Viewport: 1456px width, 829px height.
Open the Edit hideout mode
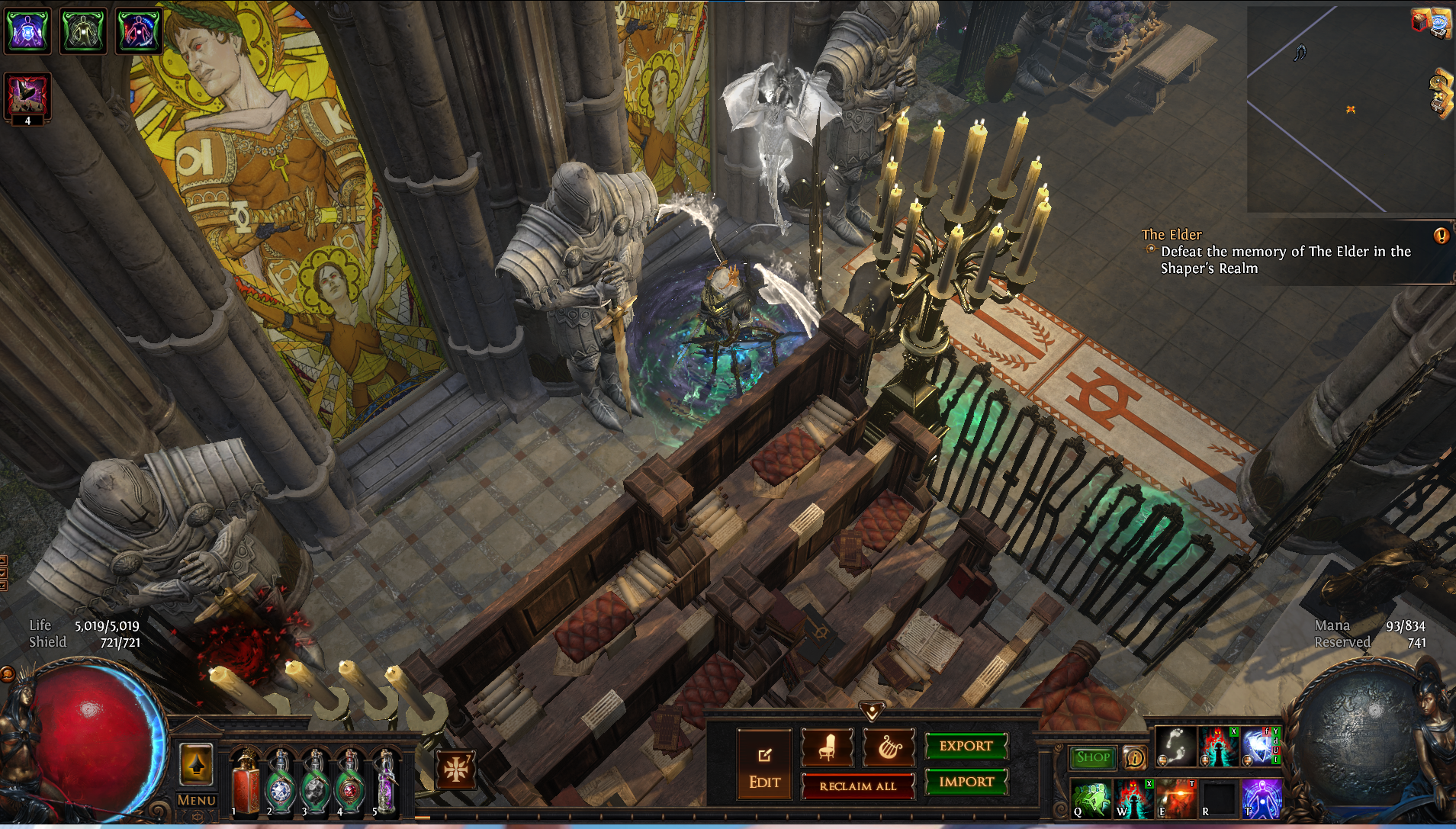tap(764, 765)
